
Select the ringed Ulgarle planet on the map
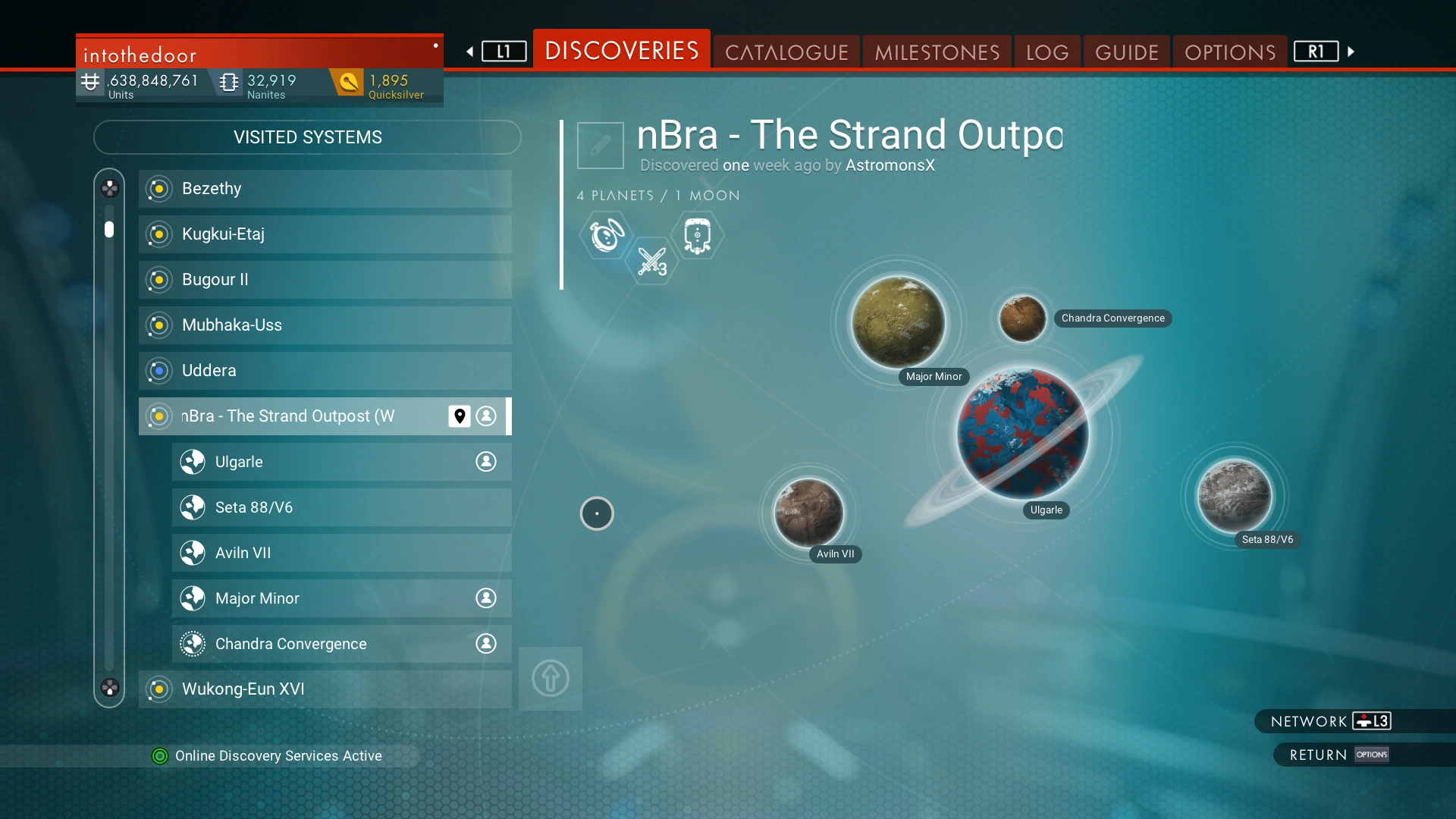1022,434
